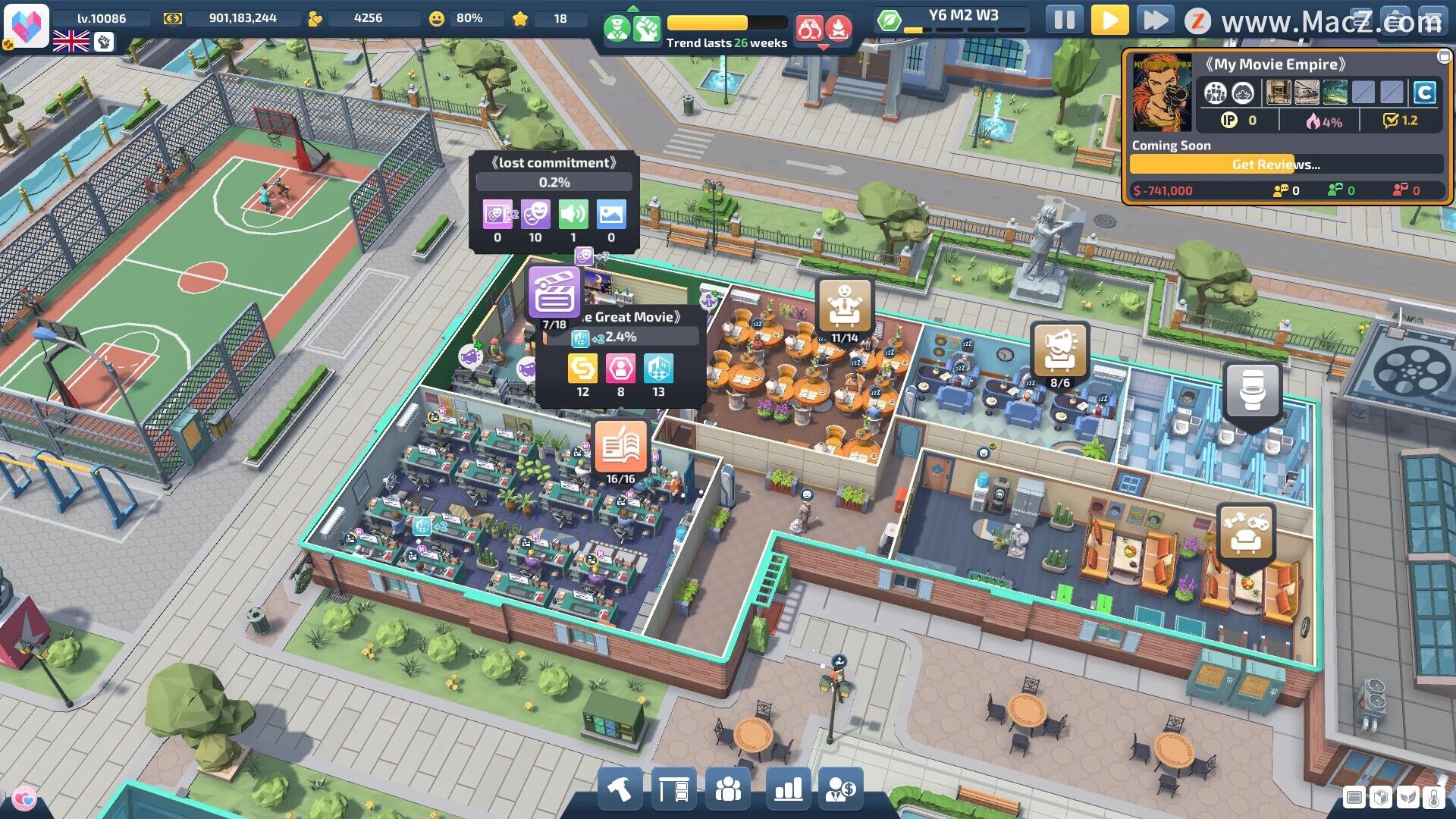Open the staff hiring panel with dollar sign
The height and width of the screenshot is (819, 1456).
[841, 790]
